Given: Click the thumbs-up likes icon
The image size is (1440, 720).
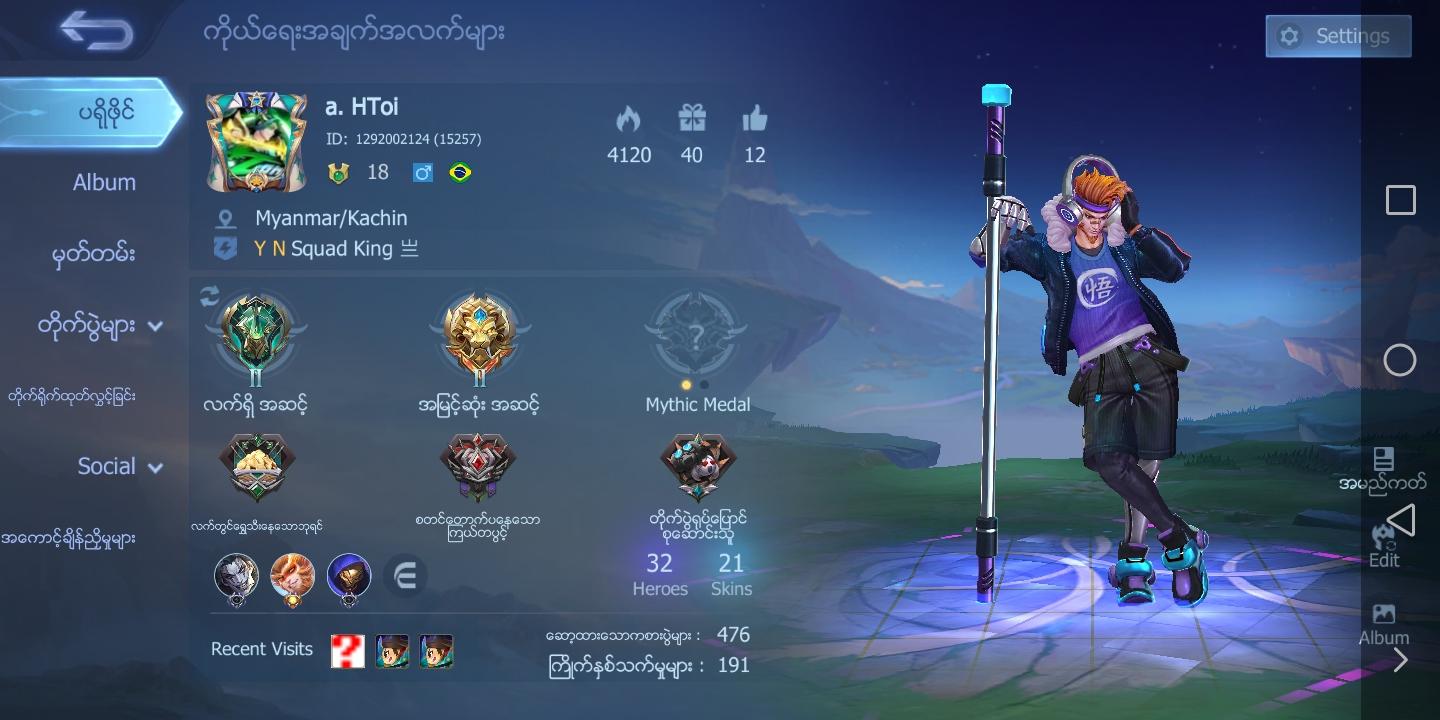Looking at the screenshot, I should click(x=755, y=118).
